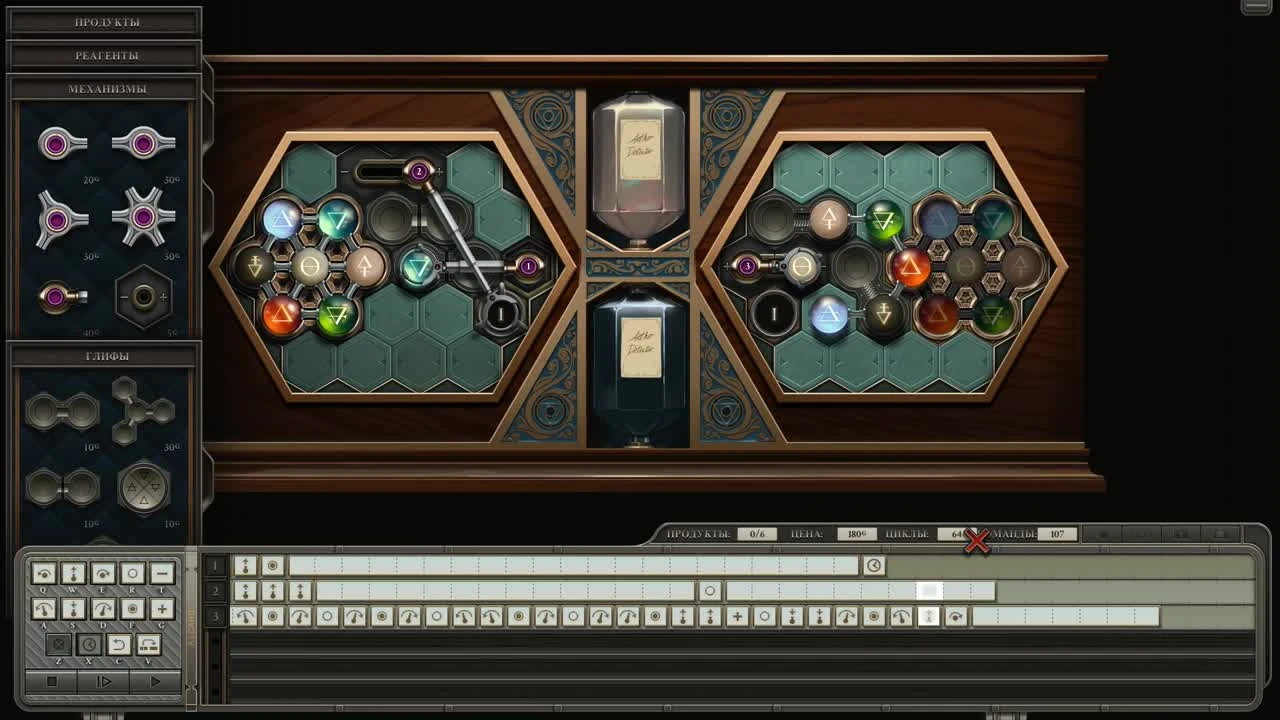Select the grab instruction key
Viewport: 1280px width, 720px height.
click(x=131, y=609)
